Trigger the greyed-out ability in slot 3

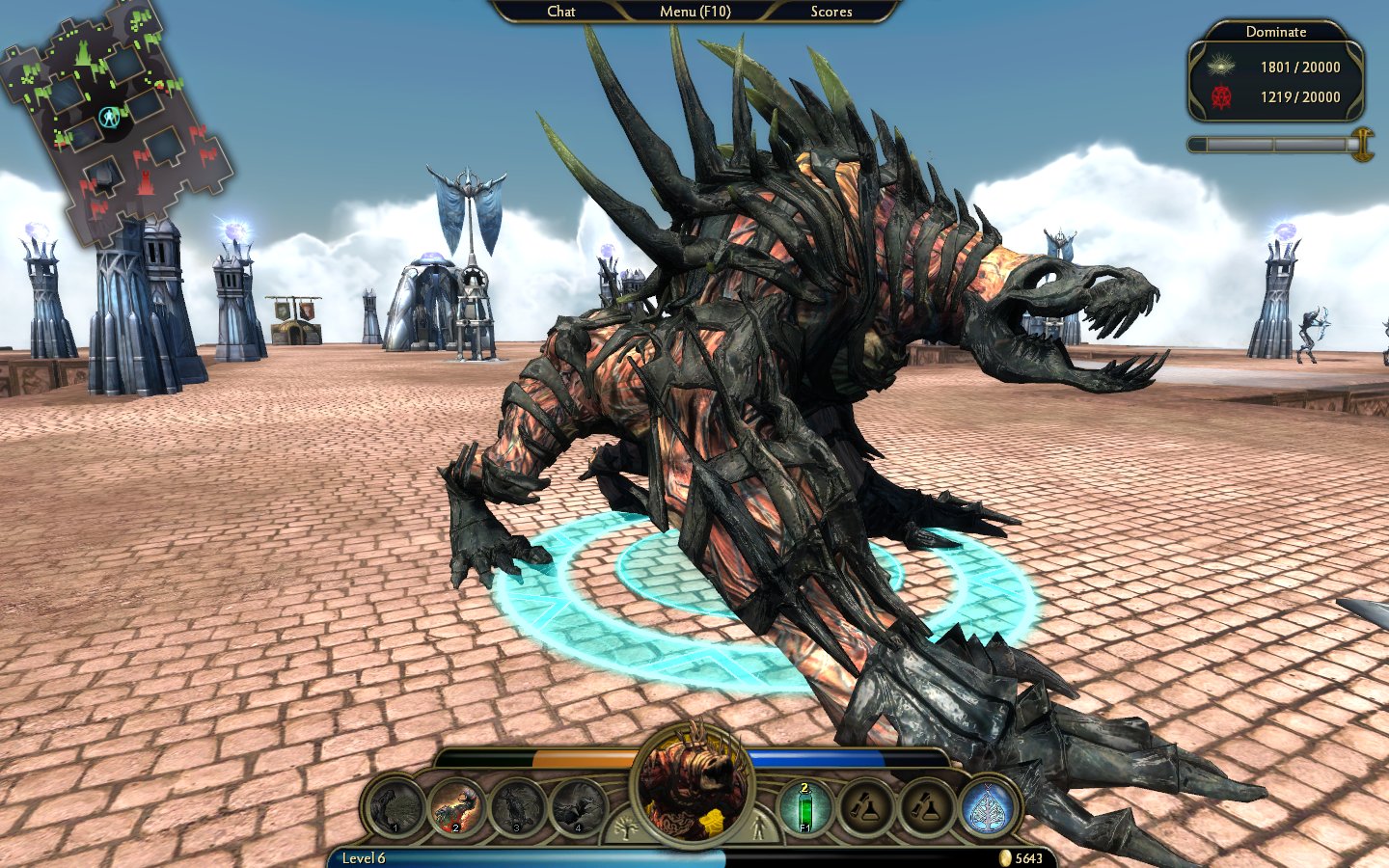(x=518, y=807)
